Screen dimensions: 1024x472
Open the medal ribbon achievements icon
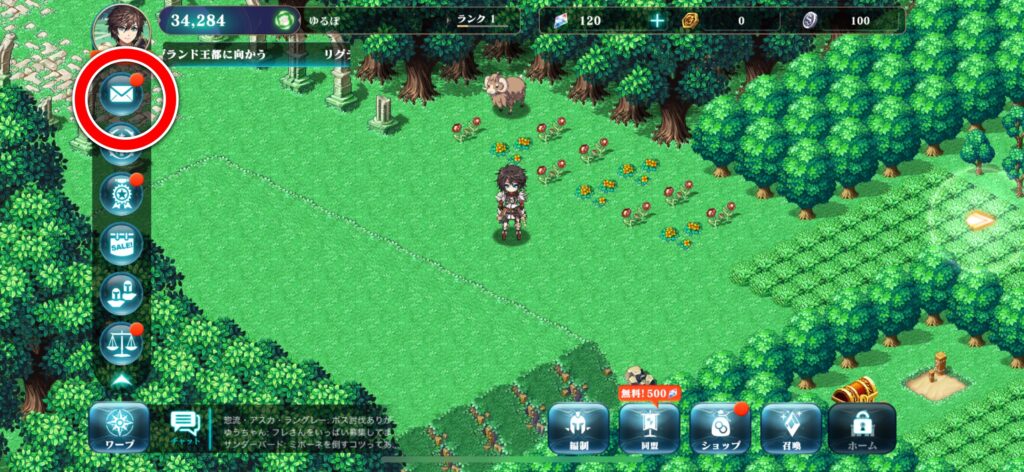[x=121, y=194]
